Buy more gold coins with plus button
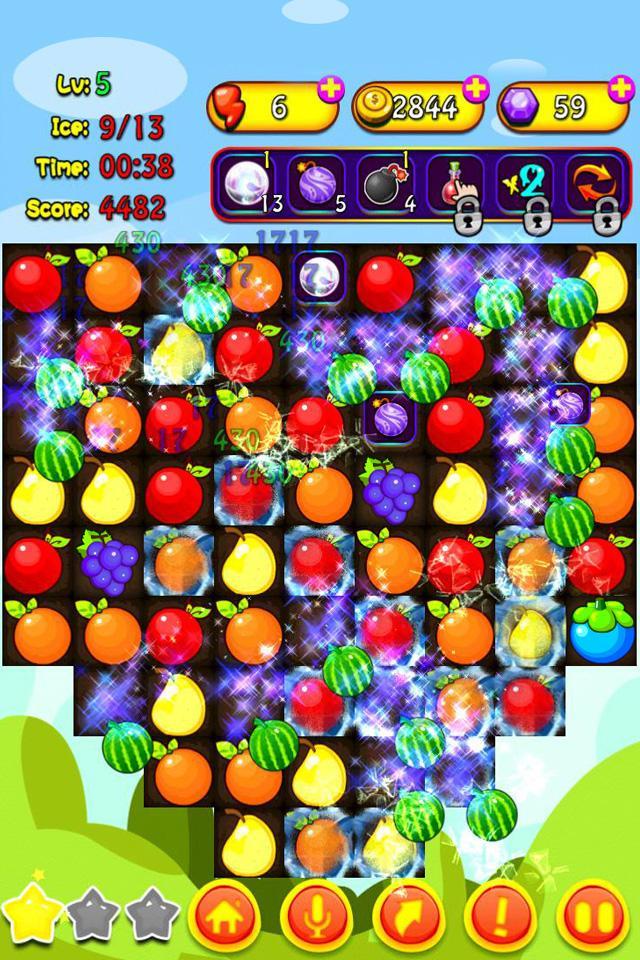 point(475,87)
